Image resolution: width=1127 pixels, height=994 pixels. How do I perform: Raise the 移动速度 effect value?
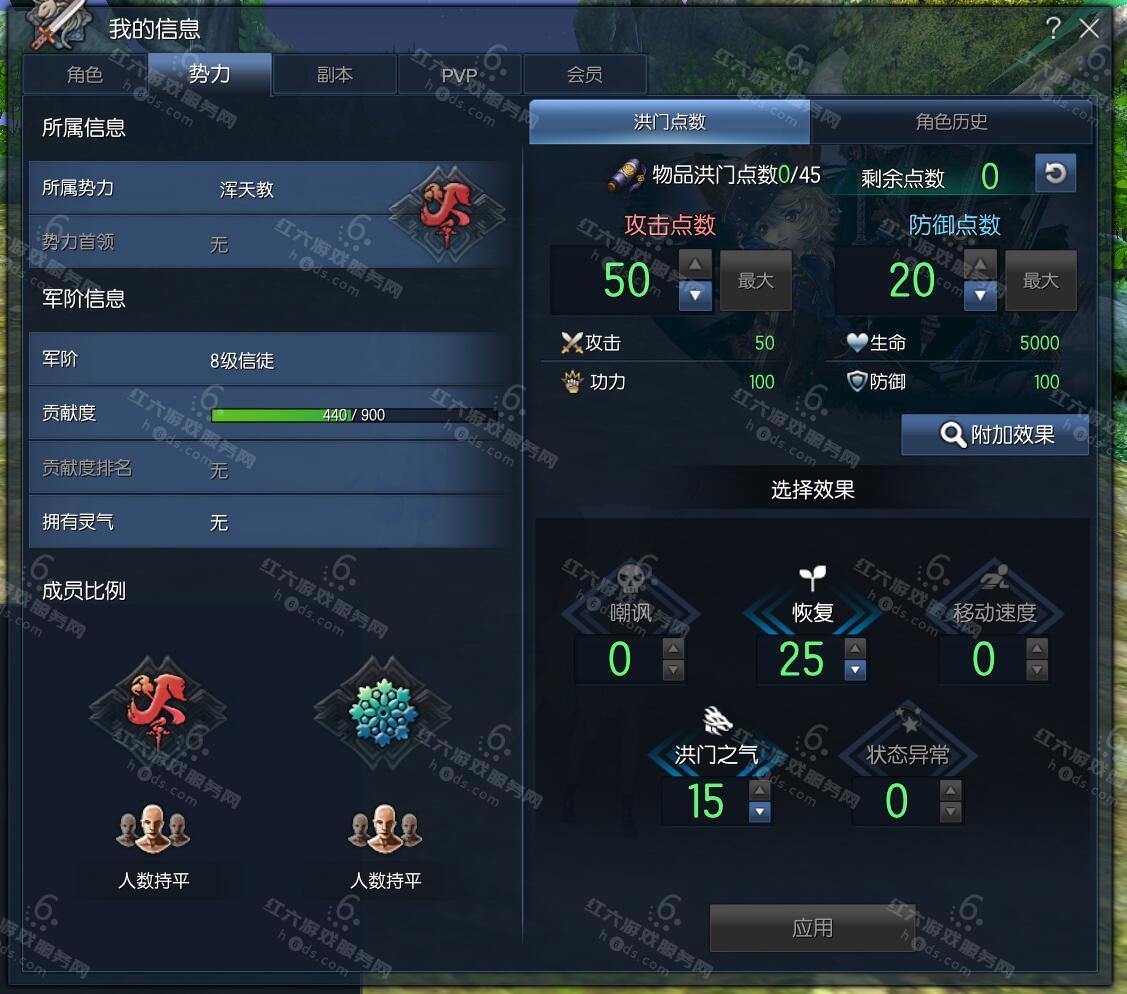[x=1037, y=648]
